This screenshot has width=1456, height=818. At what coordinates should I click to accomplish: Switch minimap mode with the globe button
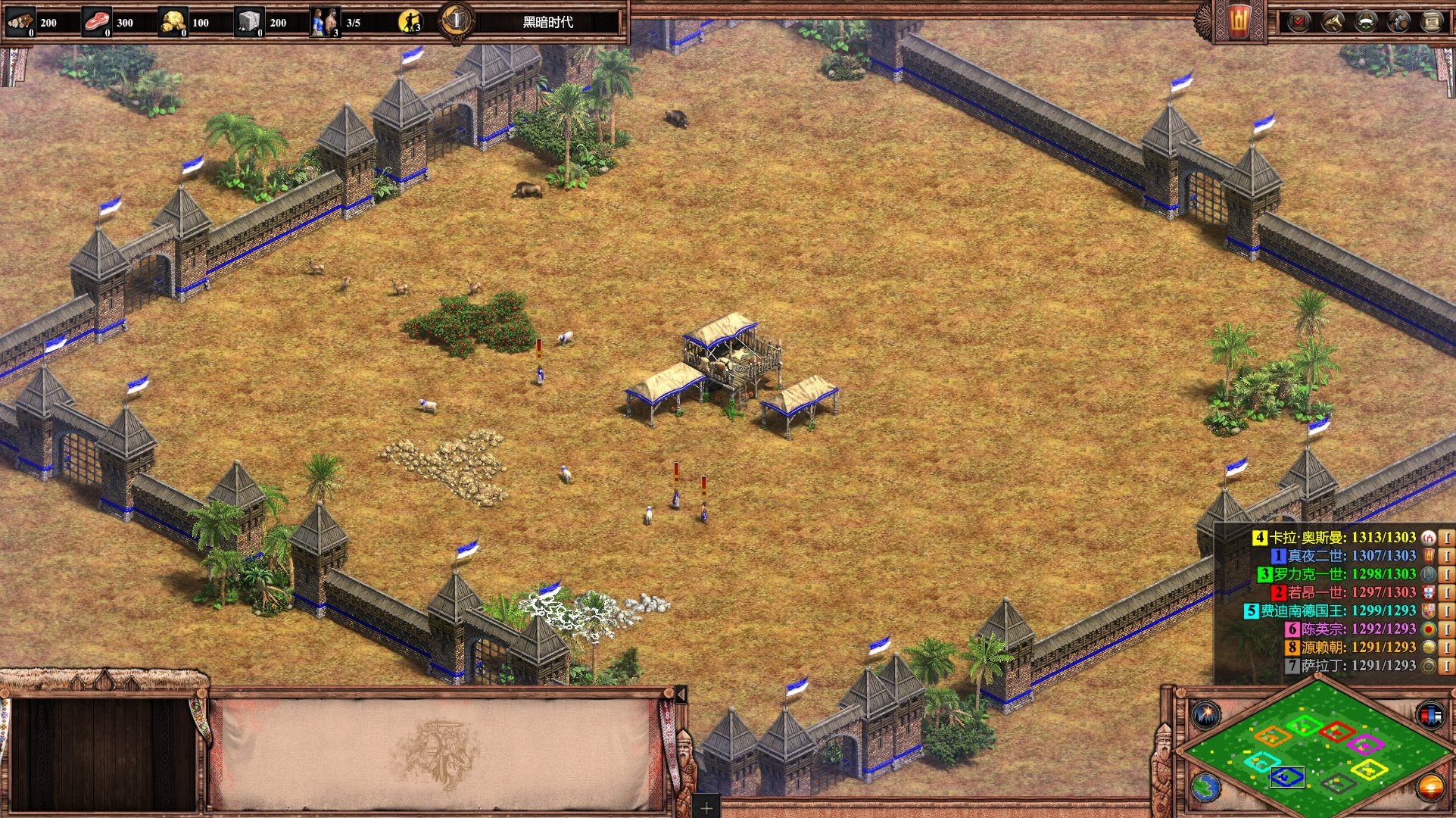point(1205,788)
